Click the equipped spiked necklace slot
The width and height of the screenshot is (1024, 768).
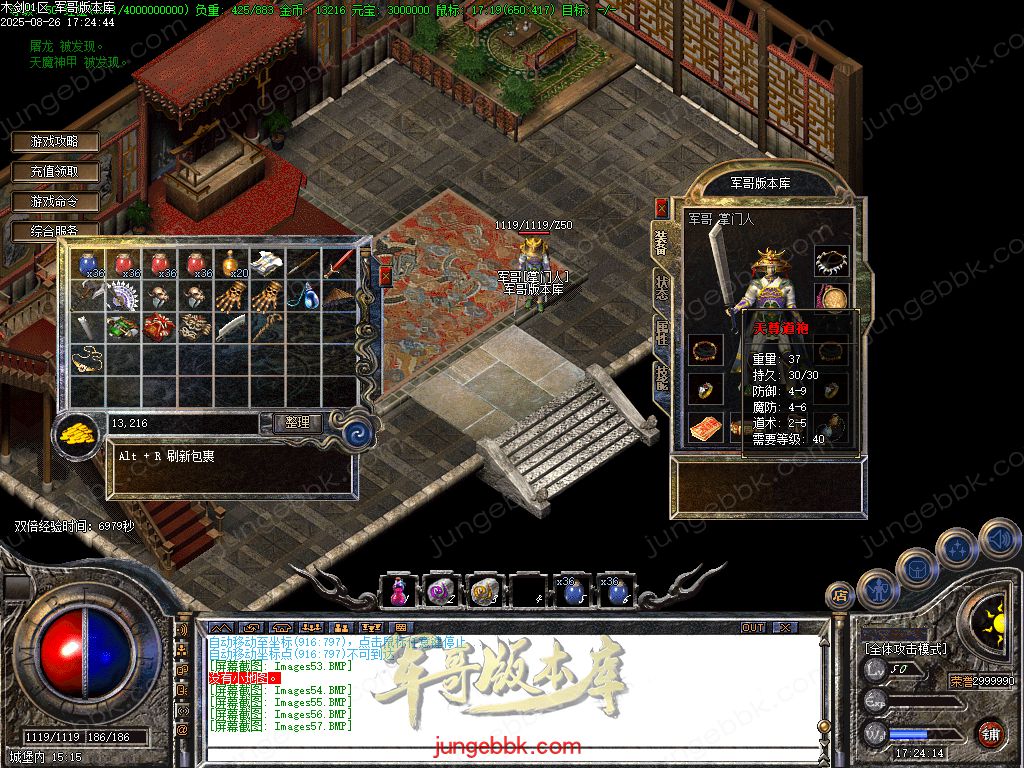[832, 262]
